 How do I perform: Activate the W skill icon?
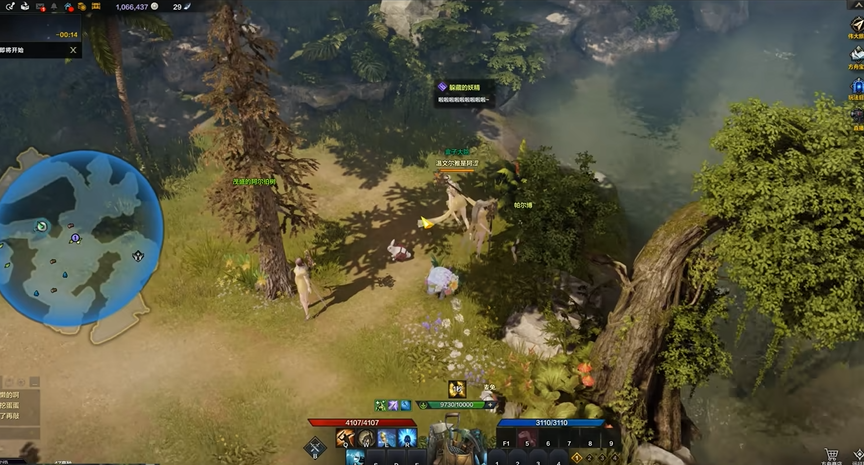(x=367, y=439)
